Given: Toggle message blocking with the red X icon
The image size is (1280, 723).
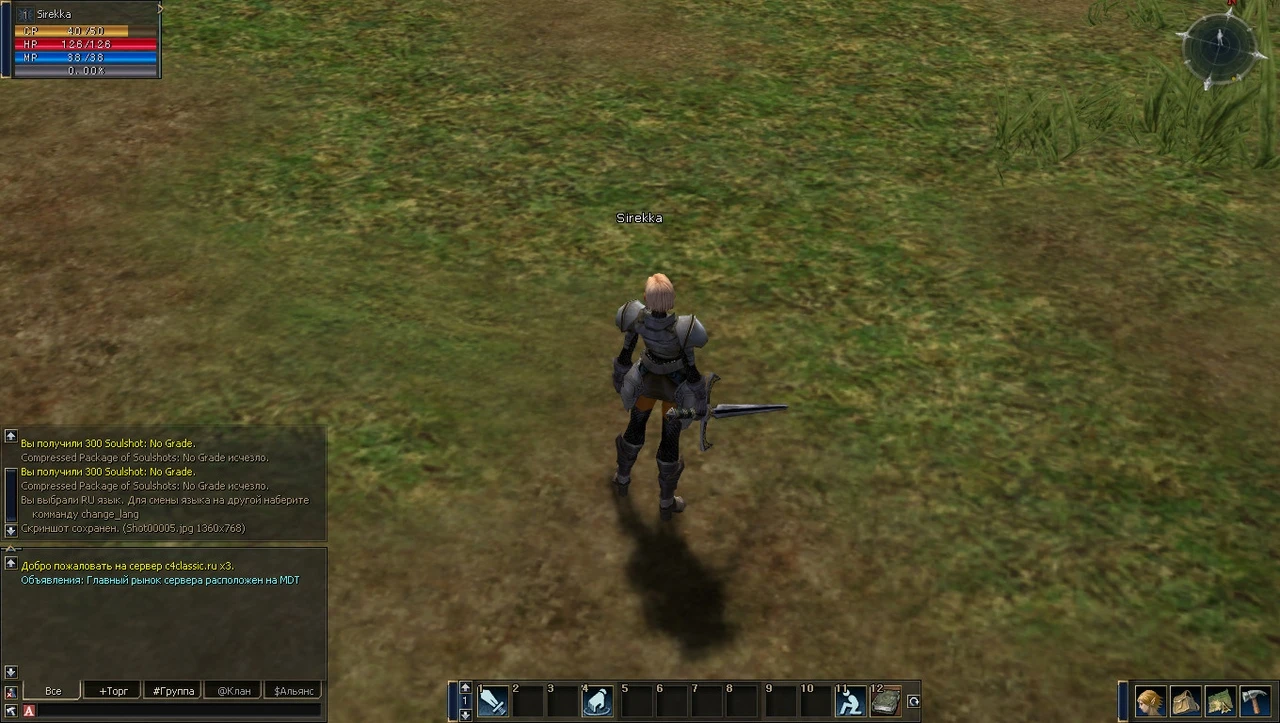Looking at the screenshot, I should [x=10, y=691].
